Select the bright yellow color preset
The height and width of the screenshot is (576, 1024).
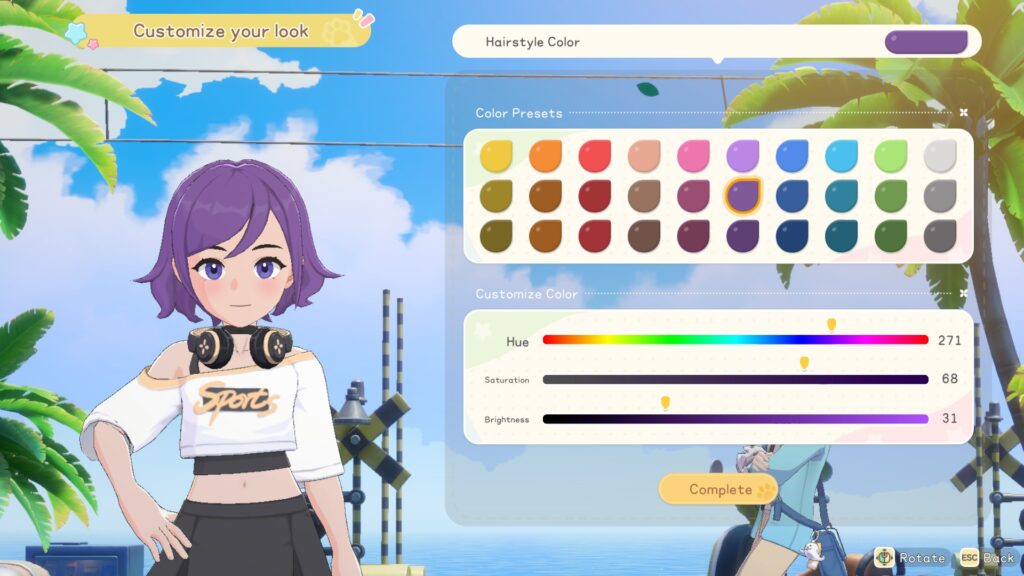[x=495, y=155]
